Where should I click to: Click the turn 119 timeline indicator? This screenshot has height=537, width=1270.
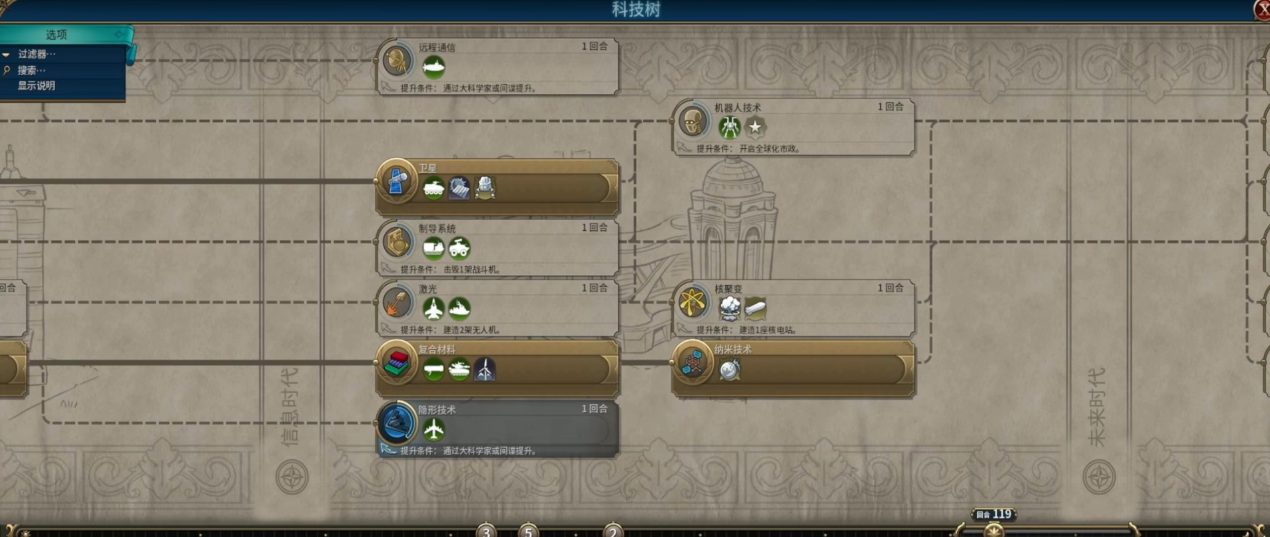994,517
